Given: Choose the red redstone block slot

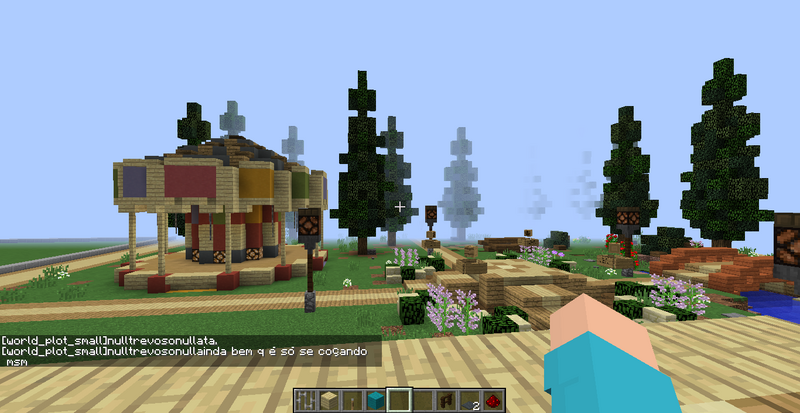Looking at the screenshot, I should 492,401.
